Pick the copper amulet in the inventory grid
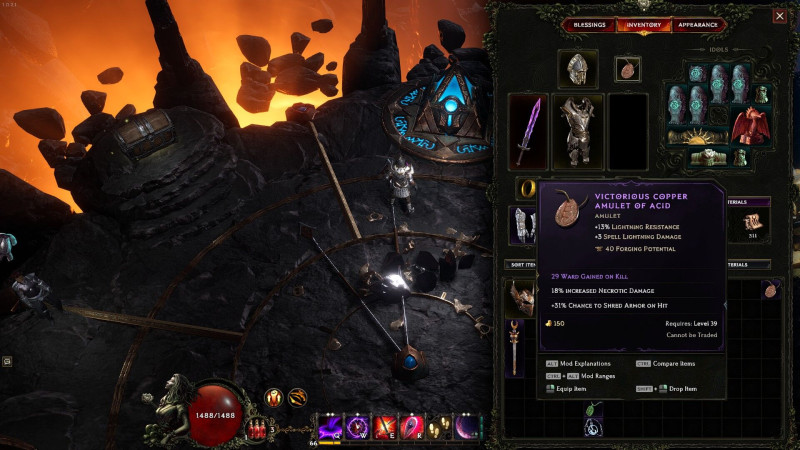This screenshot has height=450, width=800. point(770,290)
